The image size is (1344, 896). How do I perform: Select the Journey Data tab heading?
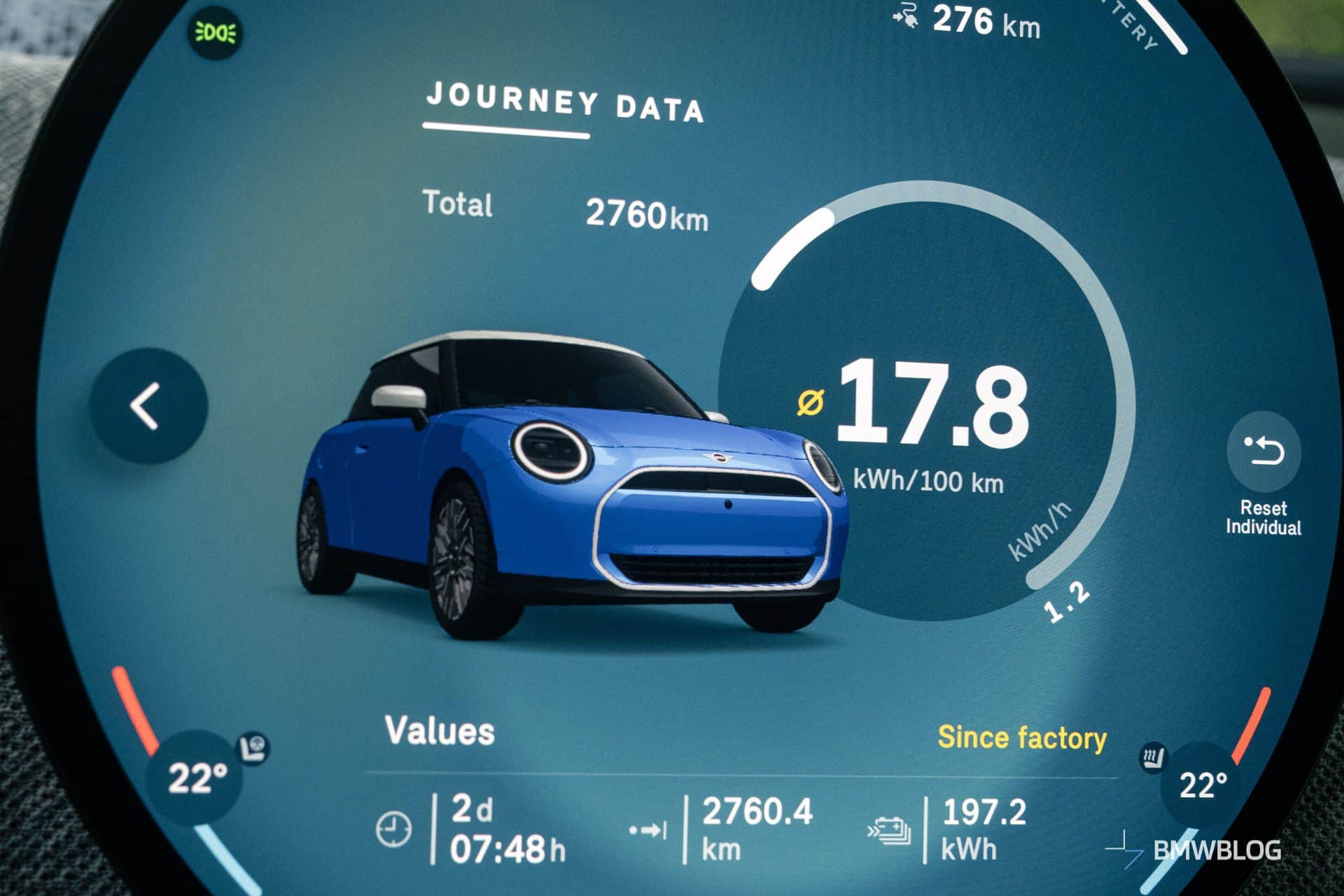[x=564, y=104]
